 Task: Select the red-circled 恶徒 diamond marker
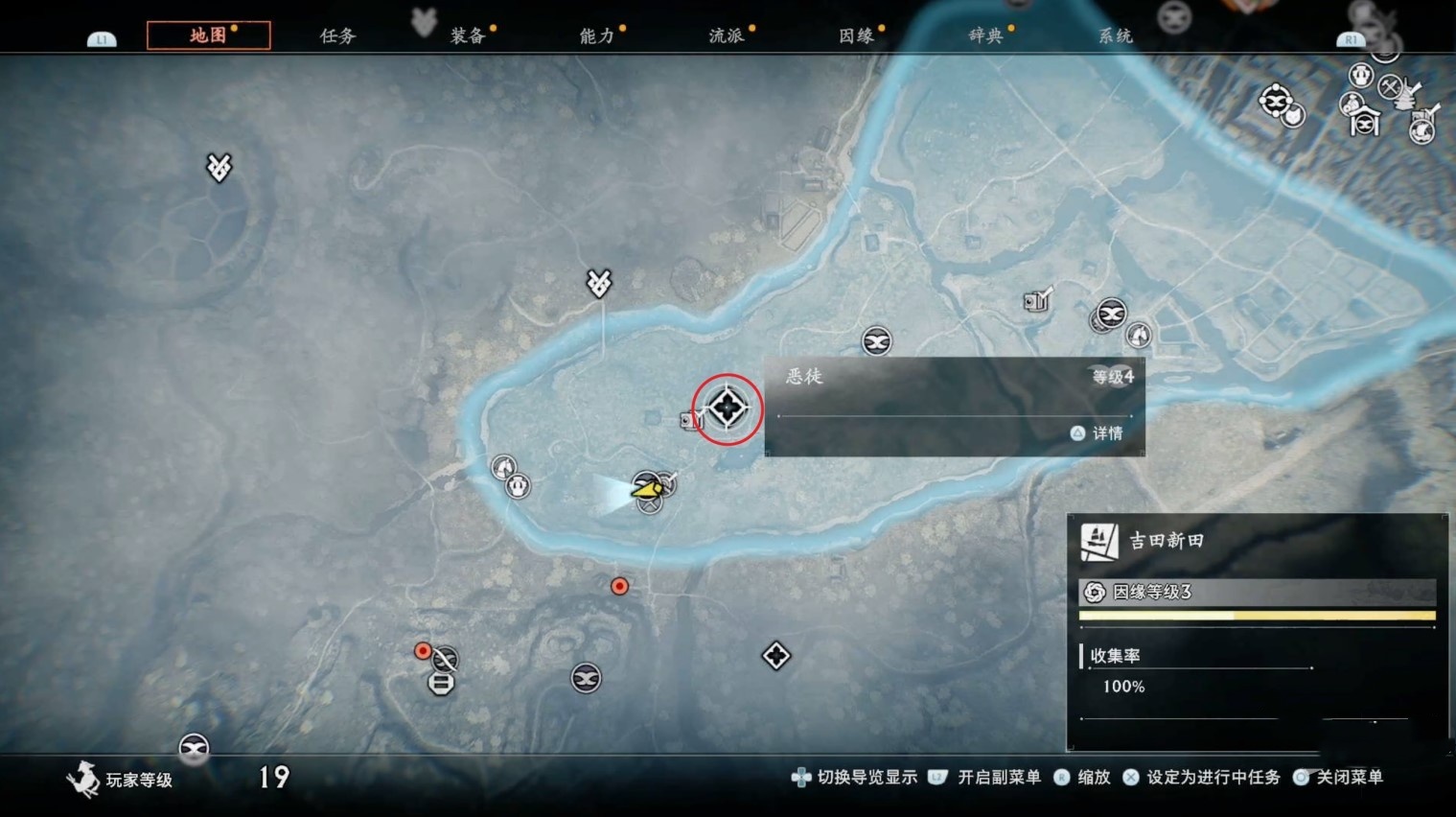click(728, 408)
